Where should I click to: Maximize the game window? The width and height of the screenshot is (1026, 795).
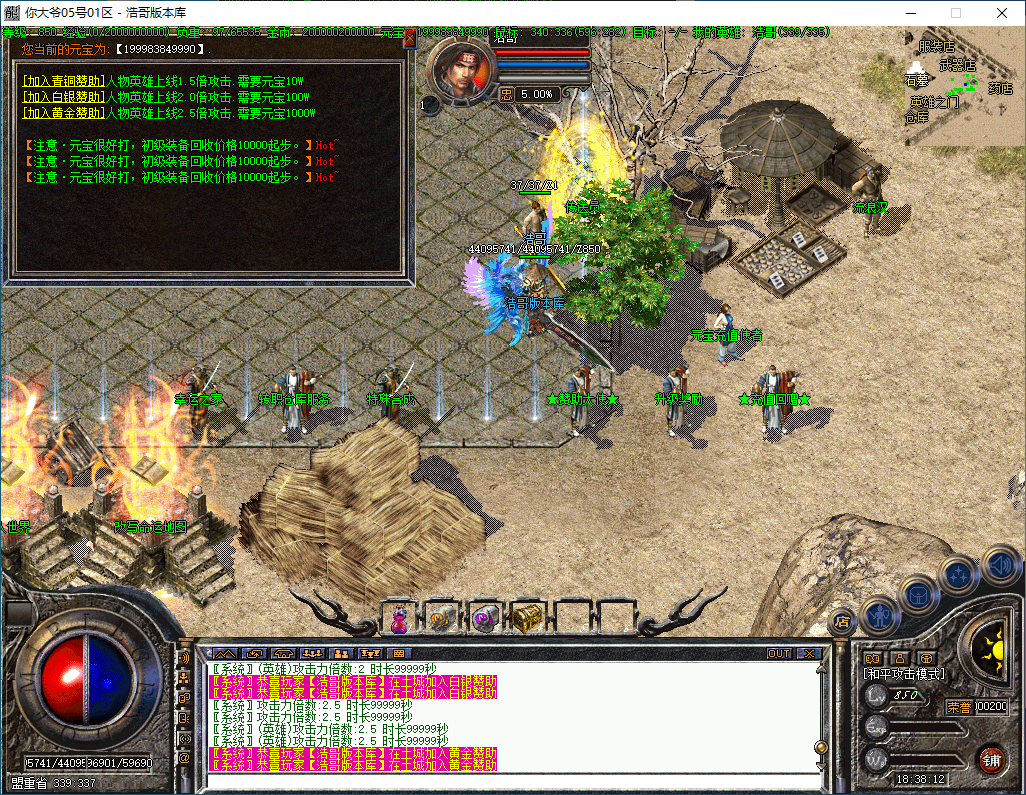pos(955,13)
